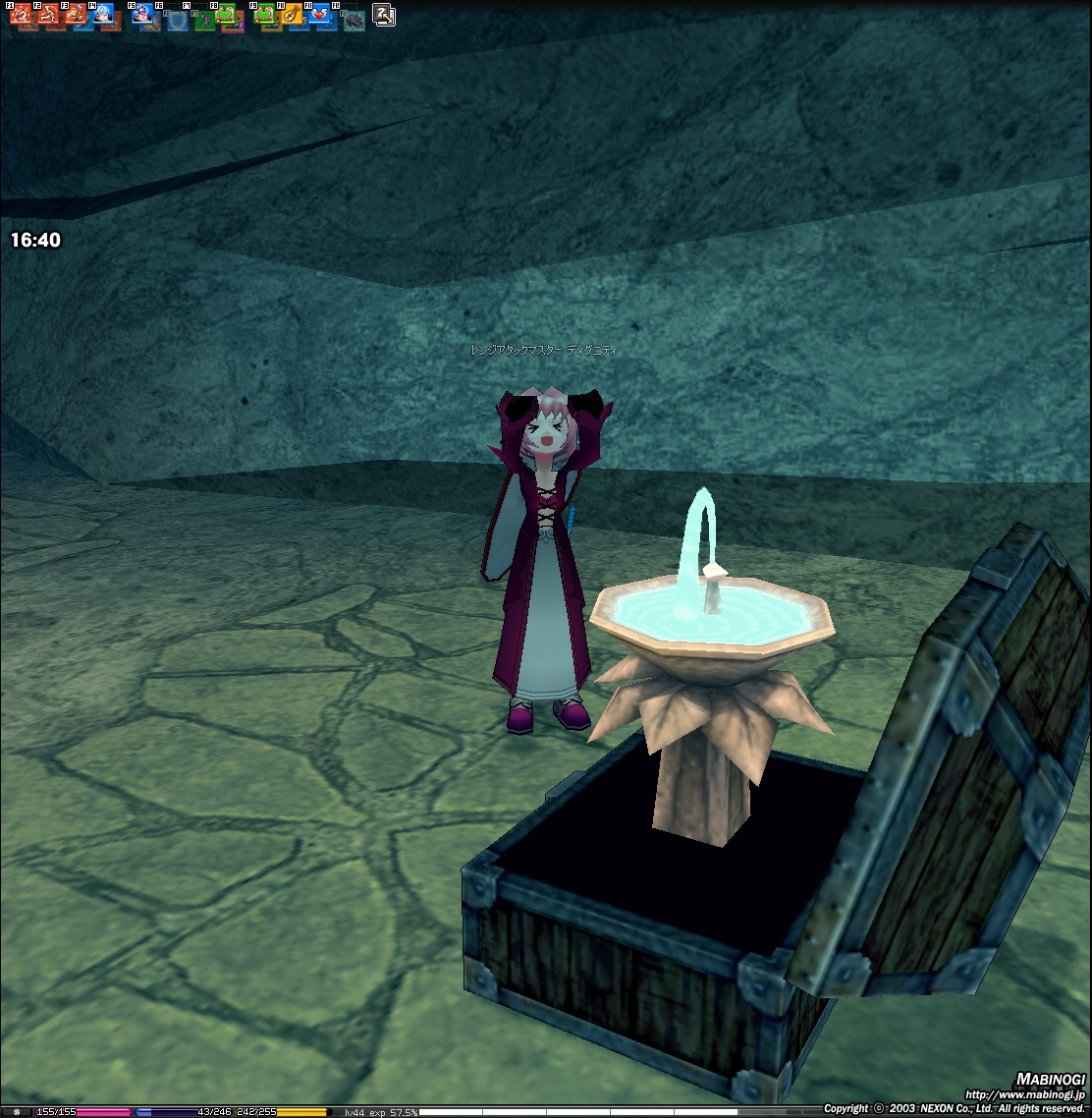Activate the green heart skill on F9
Screen dimensions: 1092x1118
click(265, 14)
